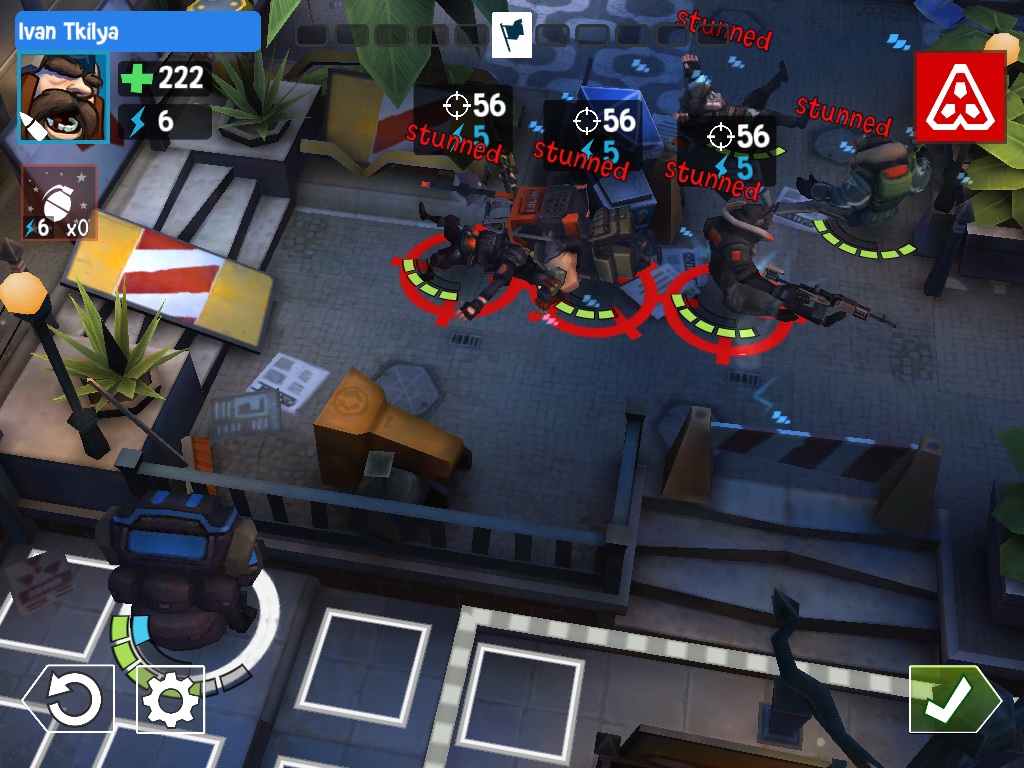Confirm the turn with green checkmark

[x=951, y=699]
